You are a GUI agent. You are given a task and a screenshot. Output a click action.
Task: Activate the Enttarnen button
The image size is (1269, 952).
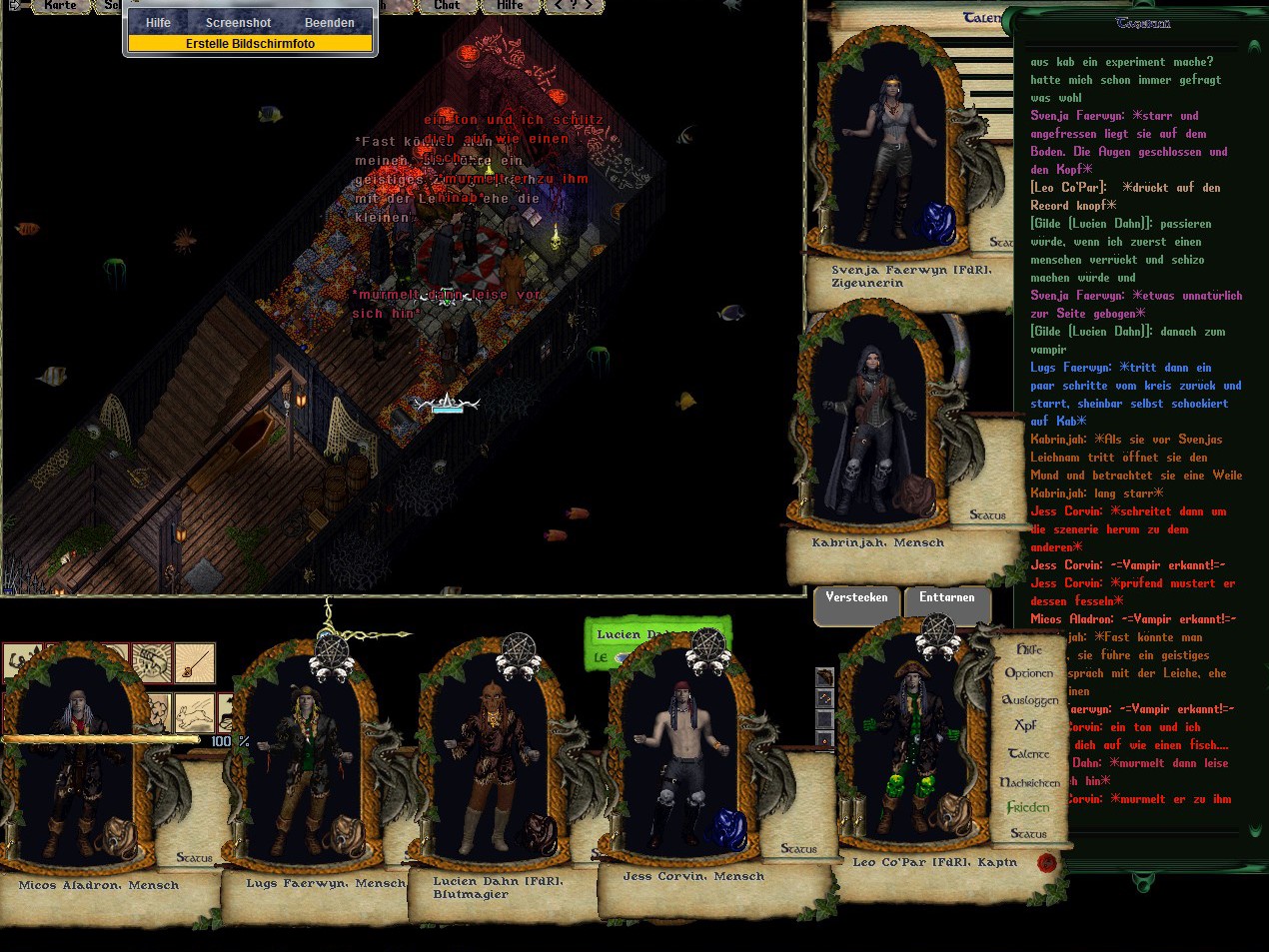click(946, 598)
